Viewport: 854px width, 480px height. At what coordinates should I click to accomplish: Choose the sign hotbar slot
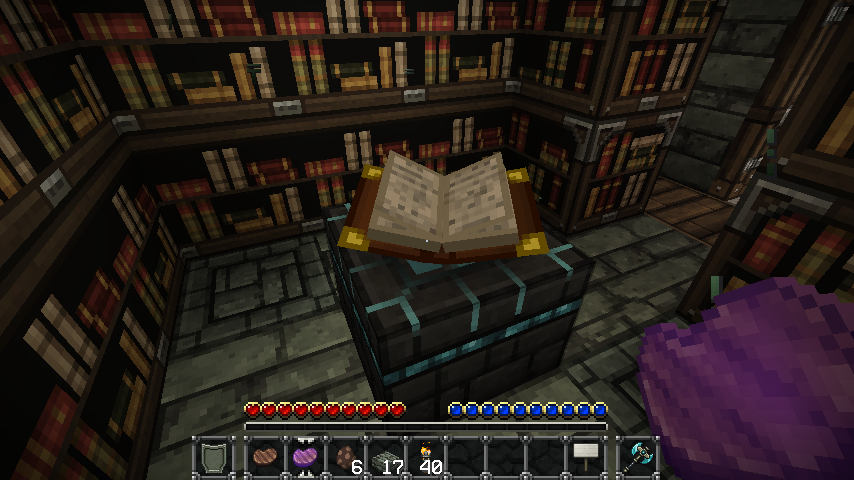[x=586, y=459]
